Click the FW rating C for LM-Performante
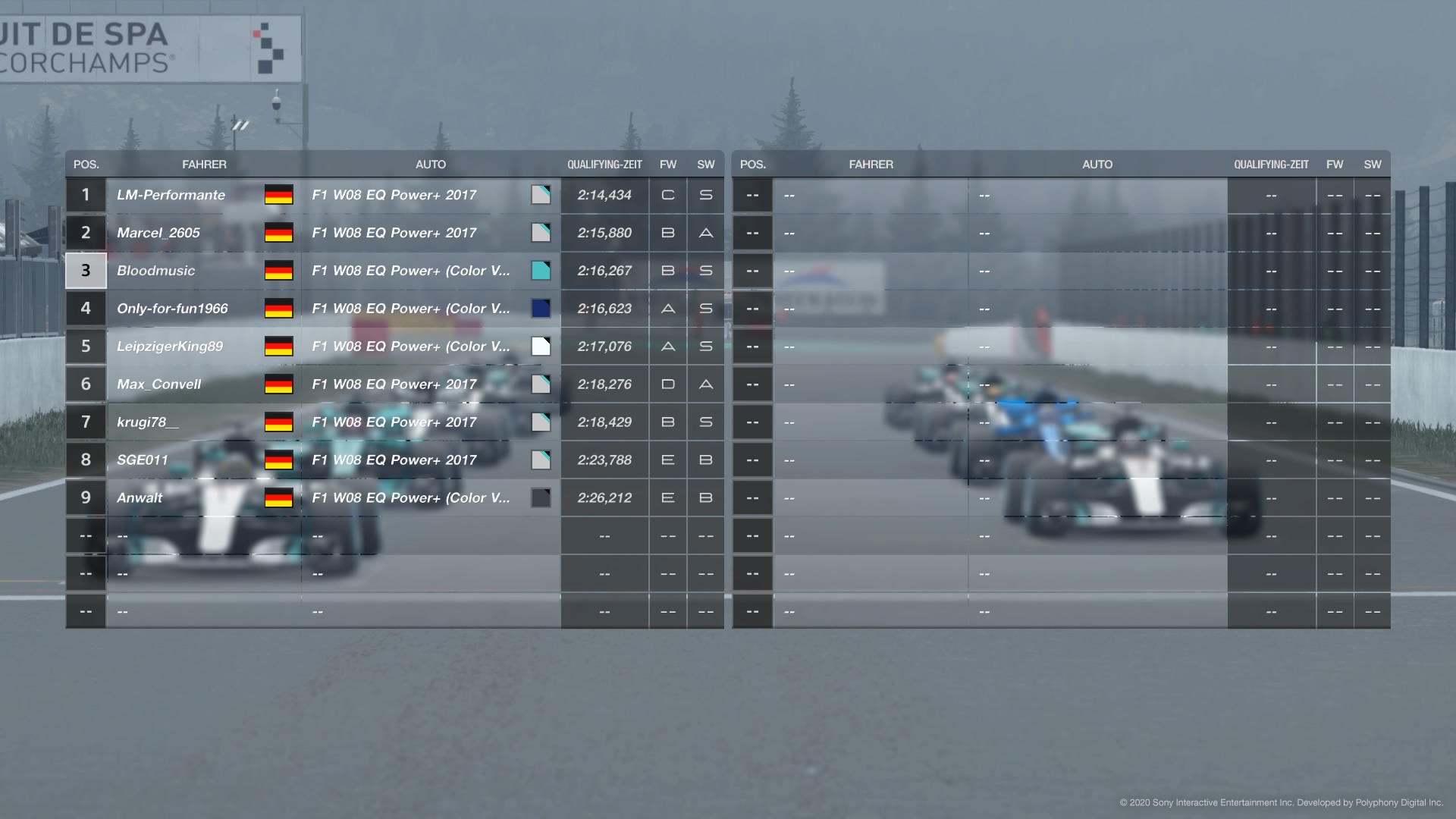The height and width of the screenshot is (819, 1456). (667, 195)
